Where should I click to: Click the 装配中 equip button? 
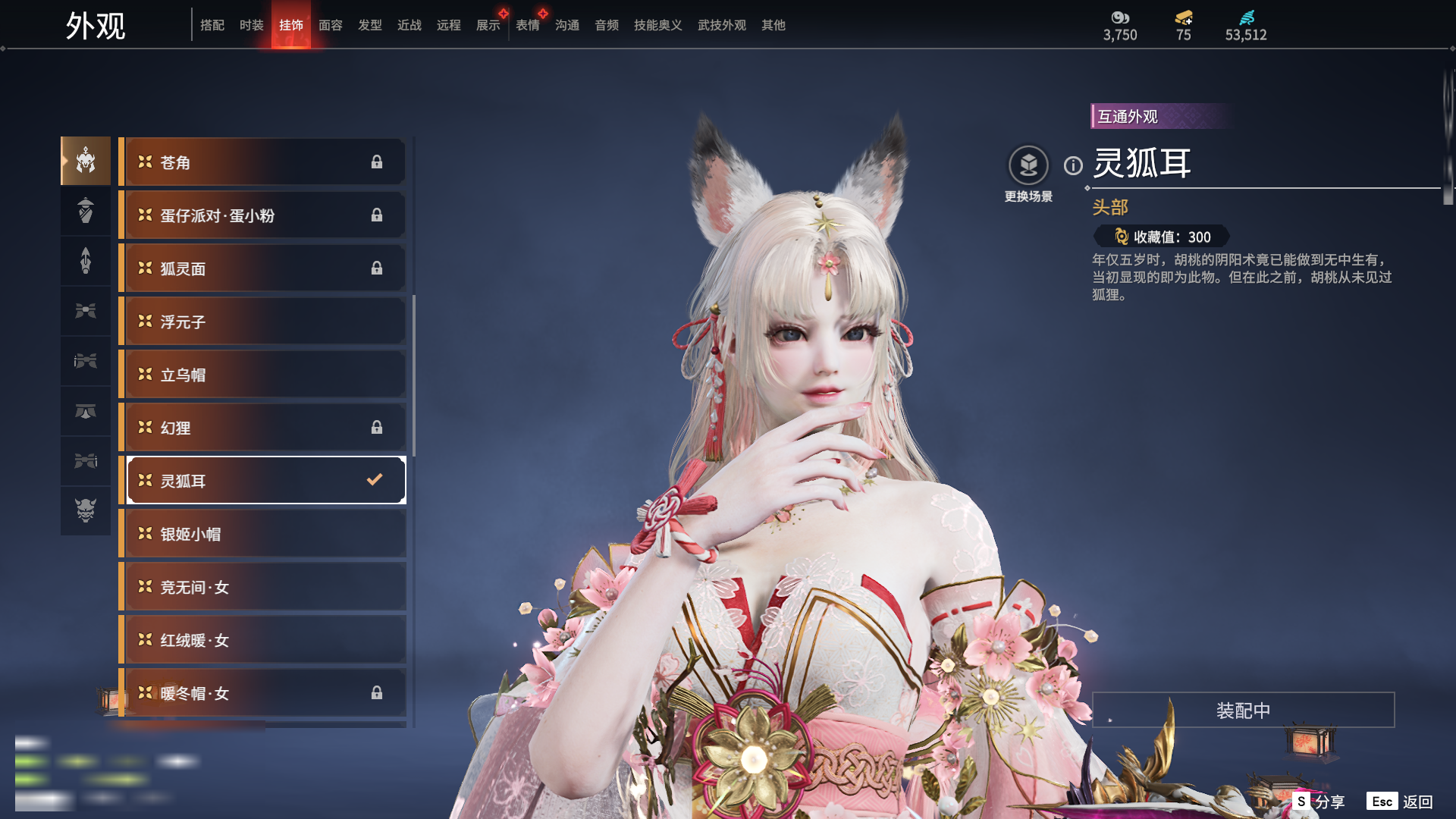click(1243, 710)
